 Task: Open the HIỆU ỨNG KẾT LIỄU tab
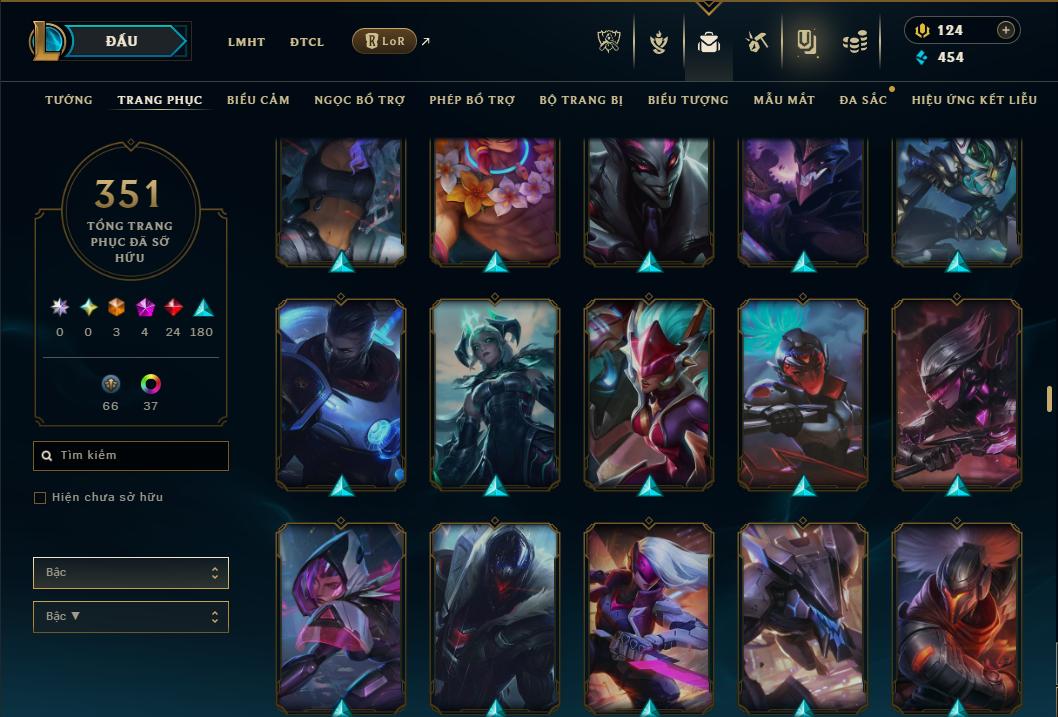point(974,100)
